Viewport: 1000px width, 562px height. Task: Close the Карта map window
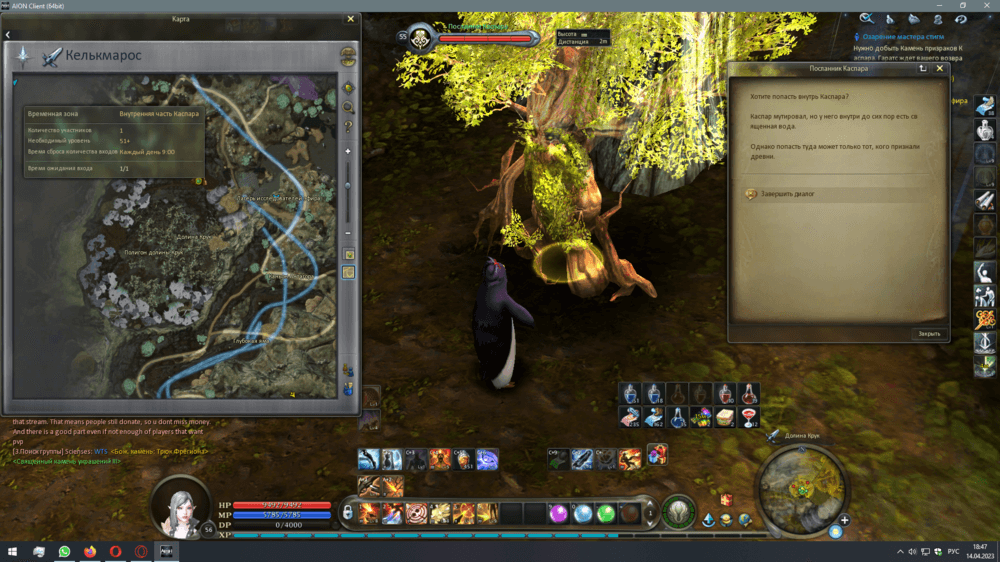tap(350, 18)
